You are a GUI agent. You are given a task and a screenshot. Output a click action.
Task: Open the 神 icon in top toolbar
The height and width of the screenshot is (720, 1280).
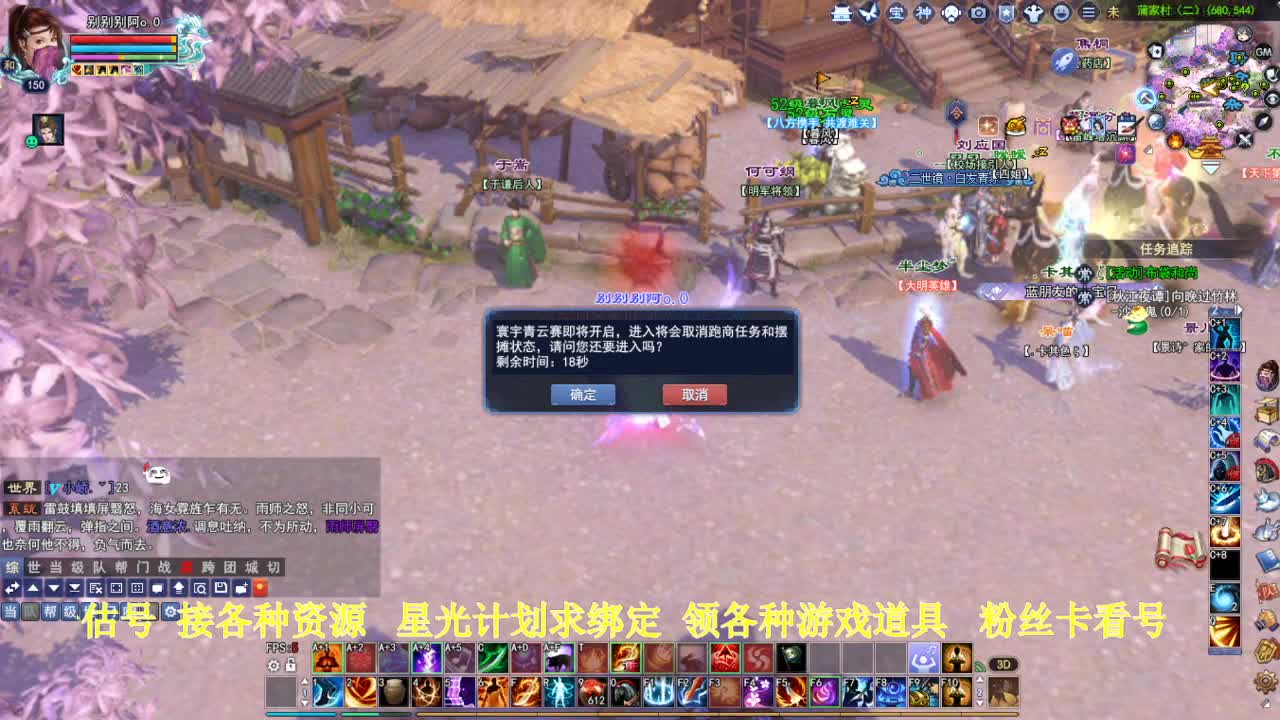click(923, 13)
